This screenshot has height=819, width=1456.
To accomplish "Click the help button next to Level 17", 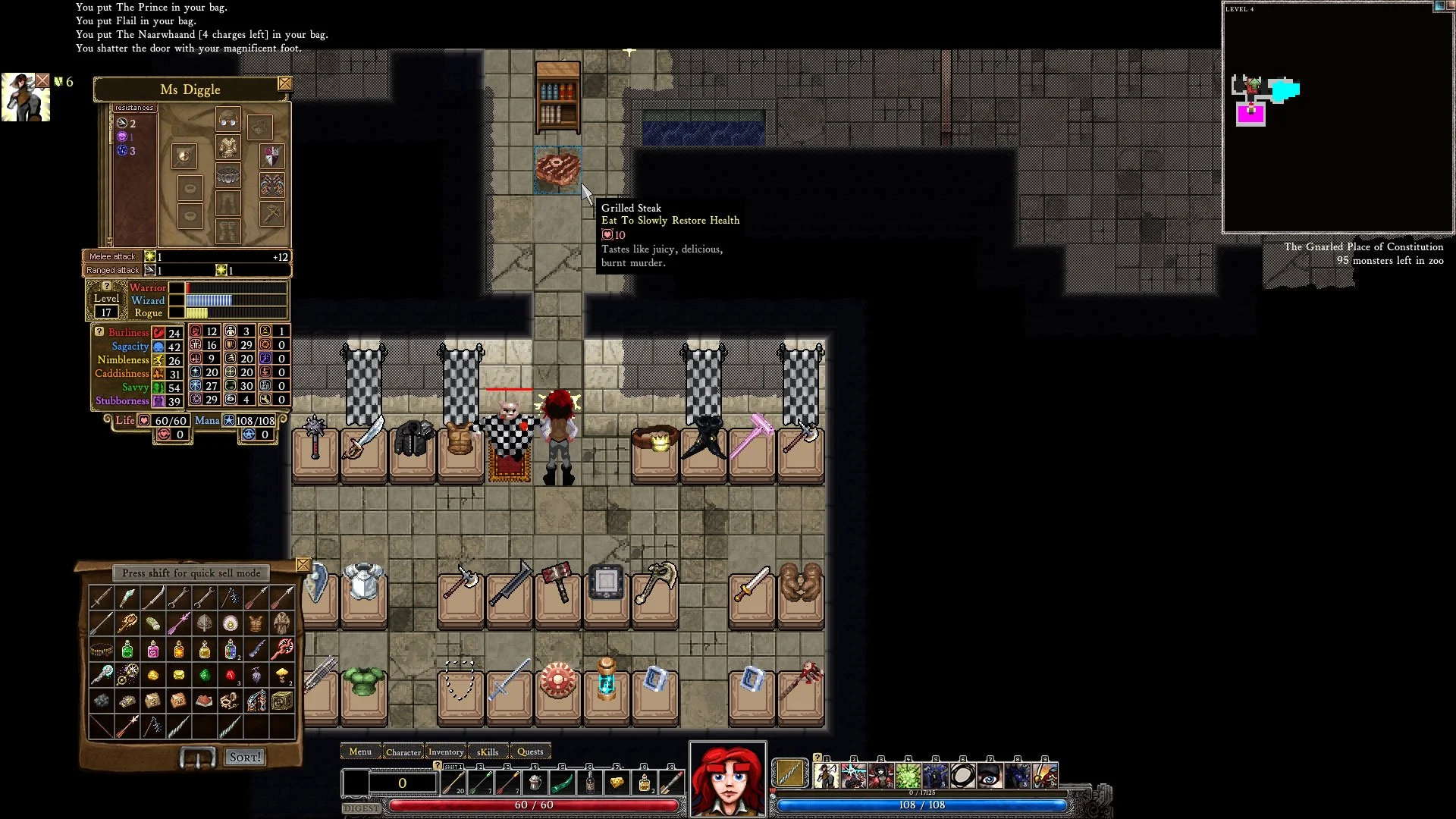I will pyautogui.click(x=106, y=287).
